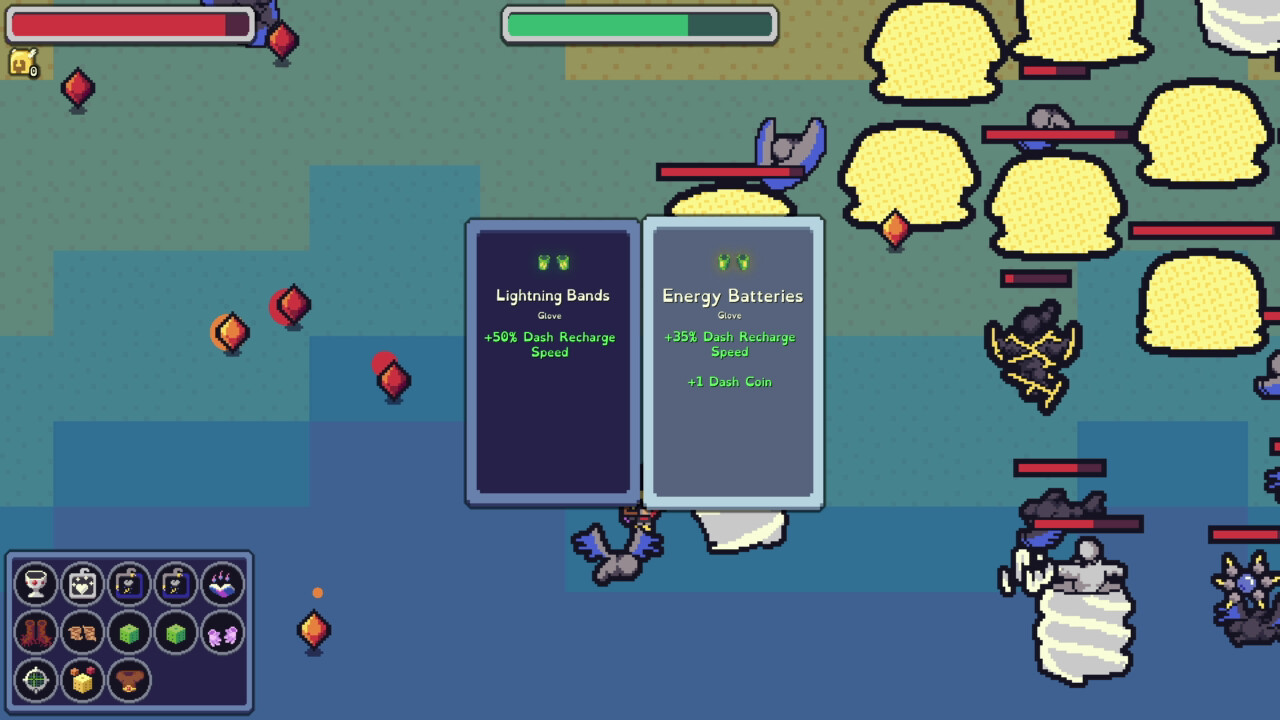Open the first blue heart-clip relic icon

point(128,584)
